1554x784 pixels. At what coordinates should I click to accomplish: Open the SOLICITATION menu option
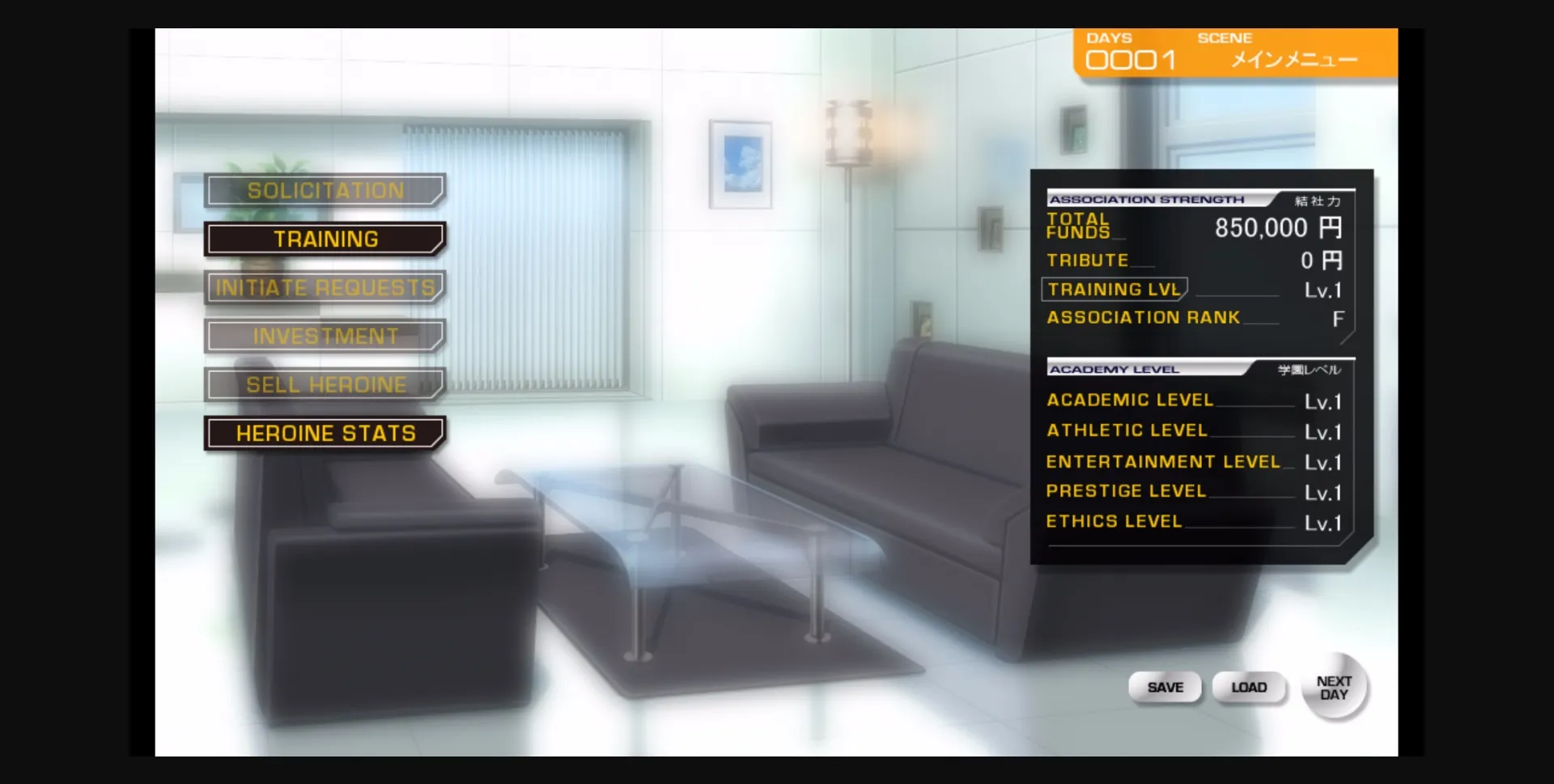pos(325,189)
